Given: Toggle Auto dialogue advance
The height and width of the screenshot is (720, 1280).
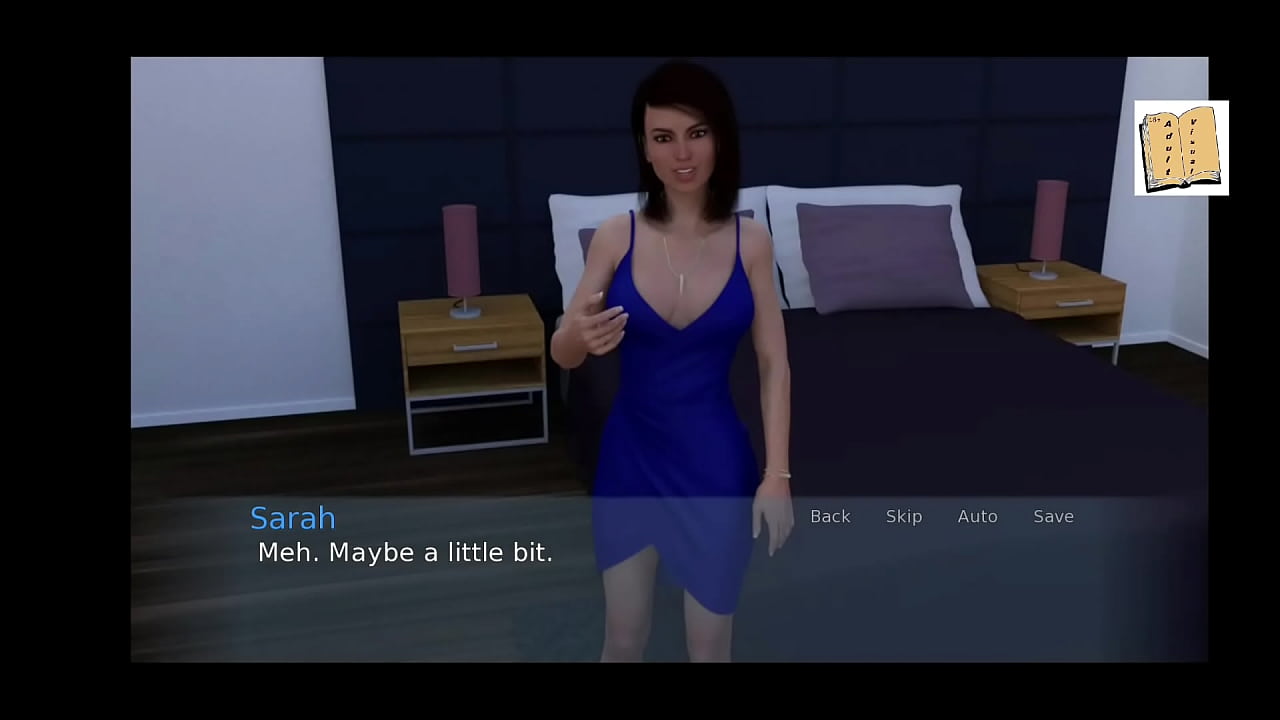Looking at the screenshot, I should click(x=977, y=516).
